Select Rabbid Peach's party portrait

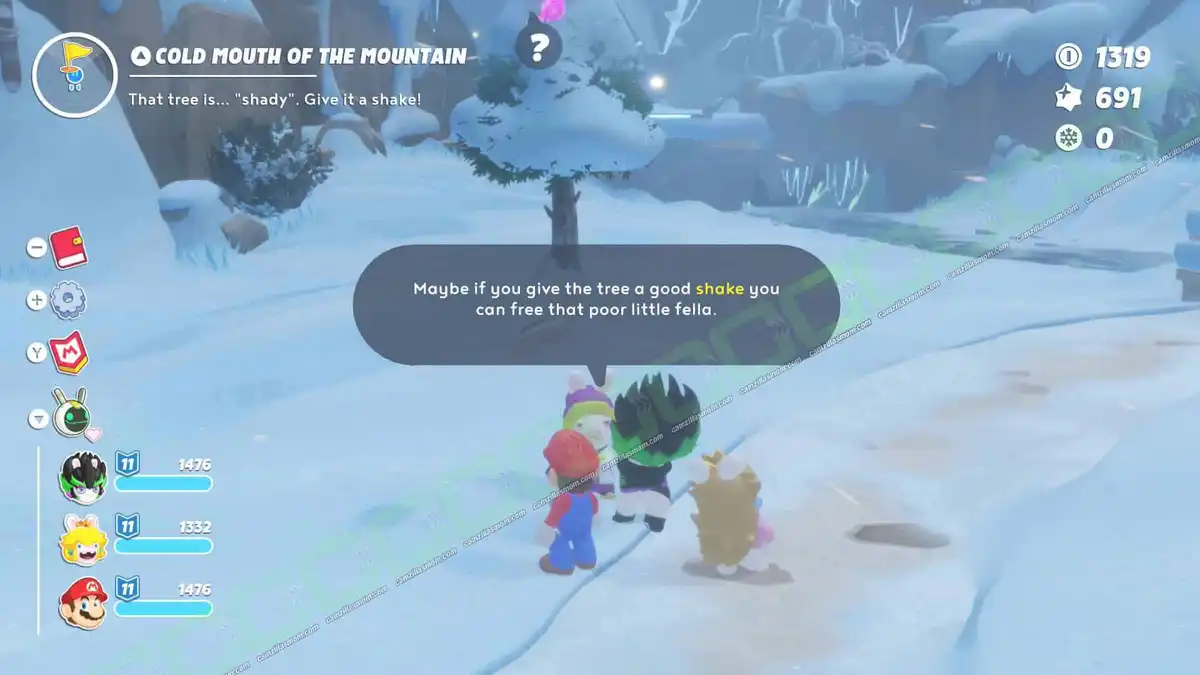point(83,538)
